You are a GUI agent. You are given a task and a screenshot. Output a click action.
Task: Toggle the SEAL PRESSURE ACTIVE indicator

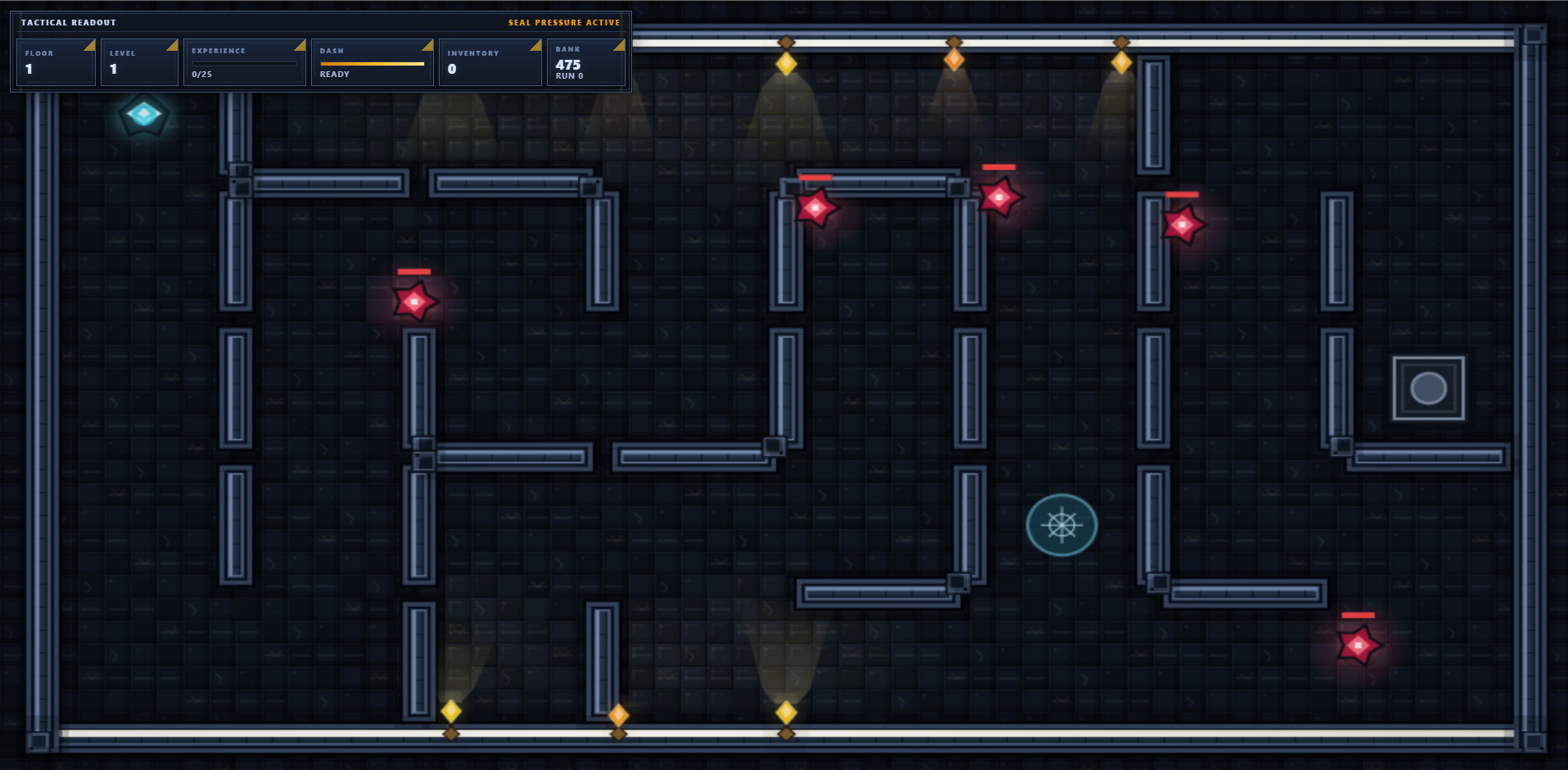click(x=564, y=22)
